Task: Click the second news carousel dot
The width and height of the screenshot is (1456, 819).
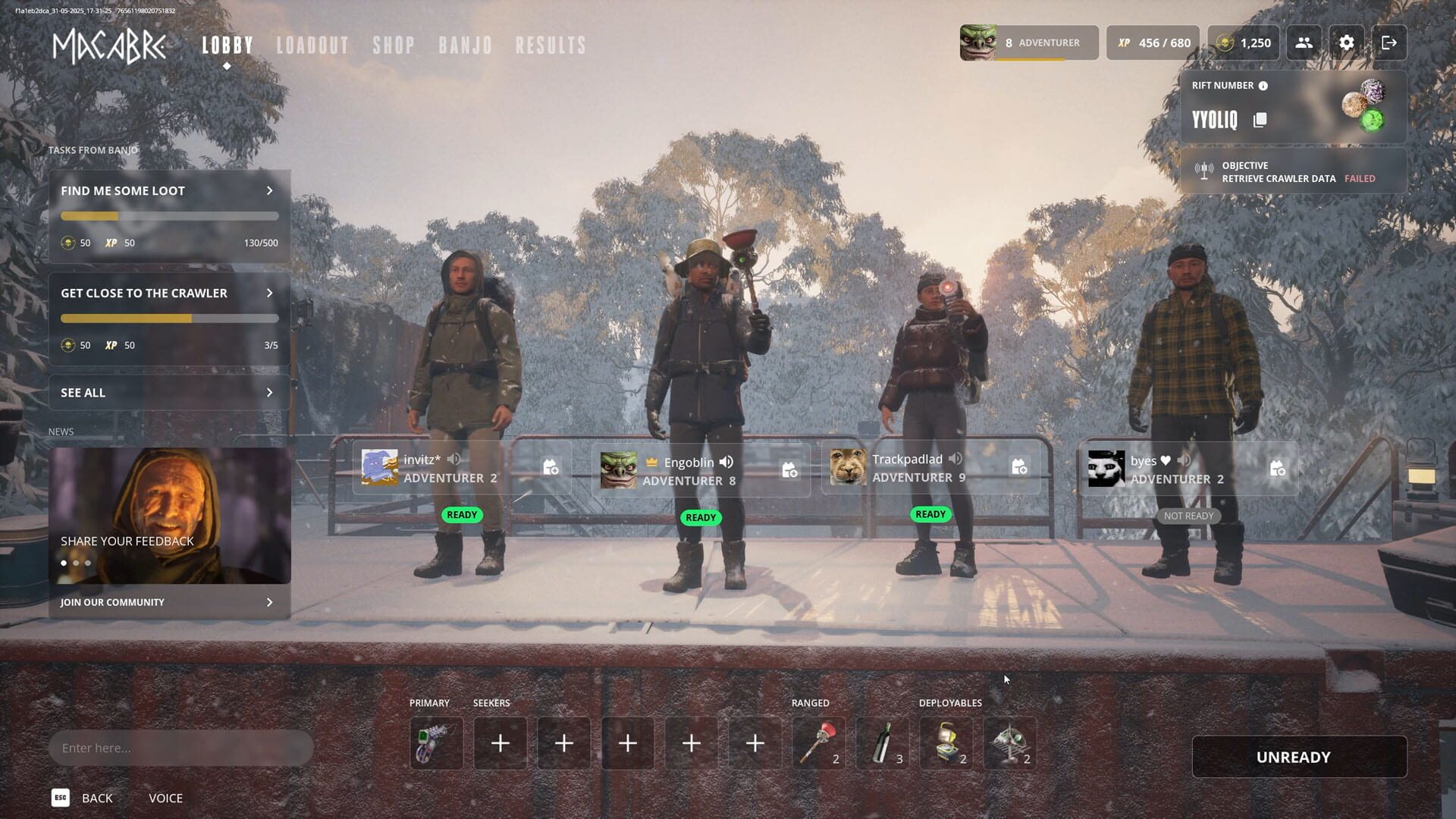Action: pos(76,563)
